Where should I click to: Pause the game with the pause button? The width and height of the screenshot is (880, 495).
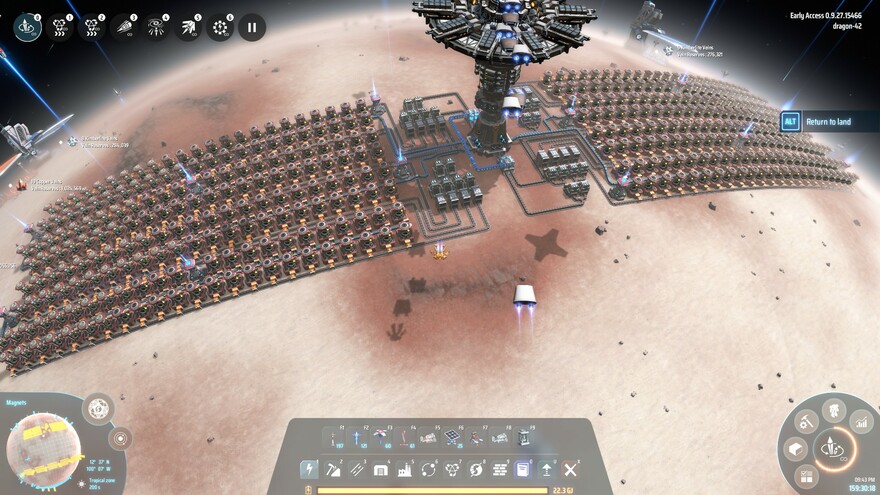click(252, 27)
